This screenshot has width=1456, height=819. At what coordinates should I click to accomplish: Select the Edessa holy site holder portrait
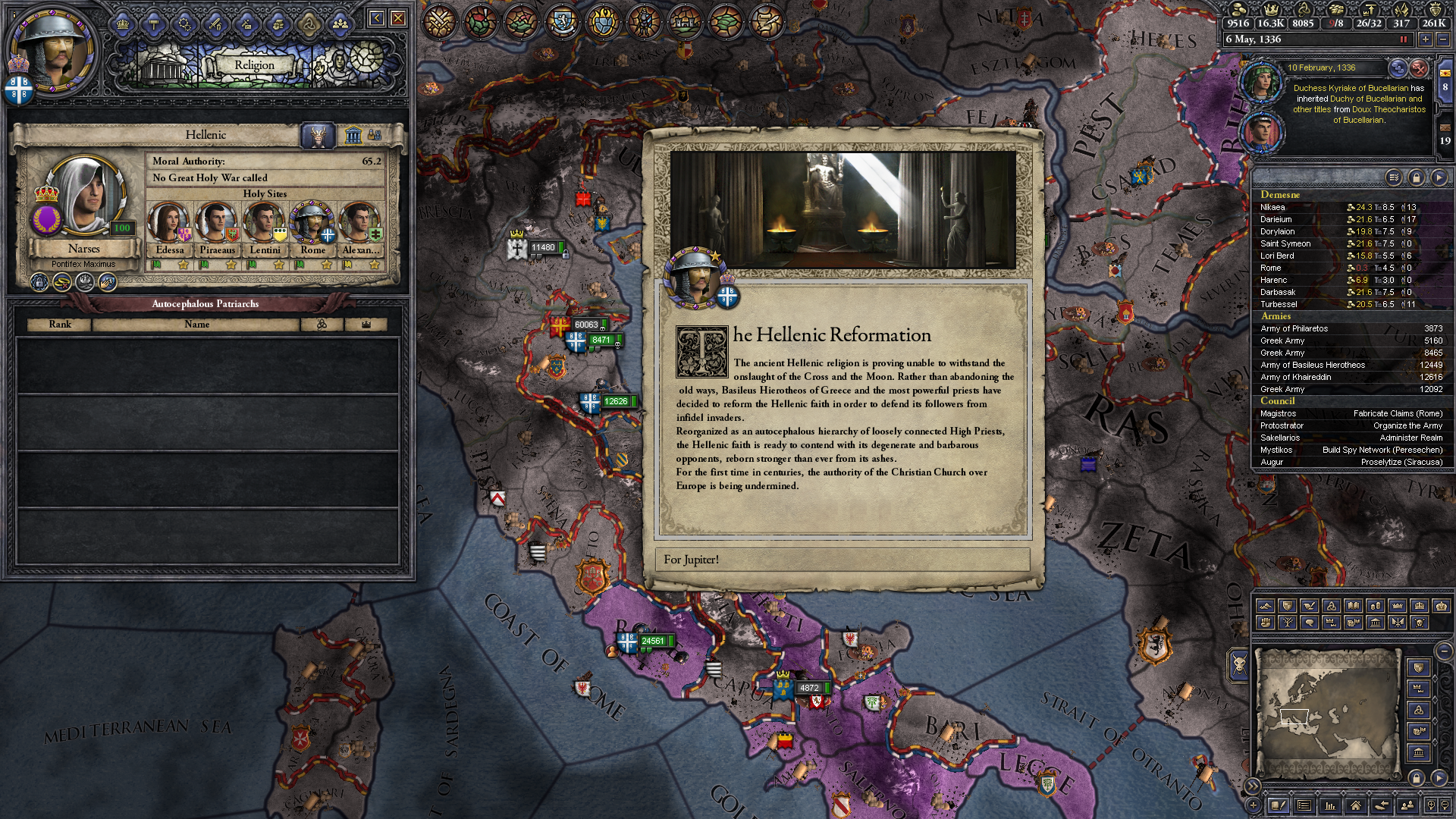(169, 223)
